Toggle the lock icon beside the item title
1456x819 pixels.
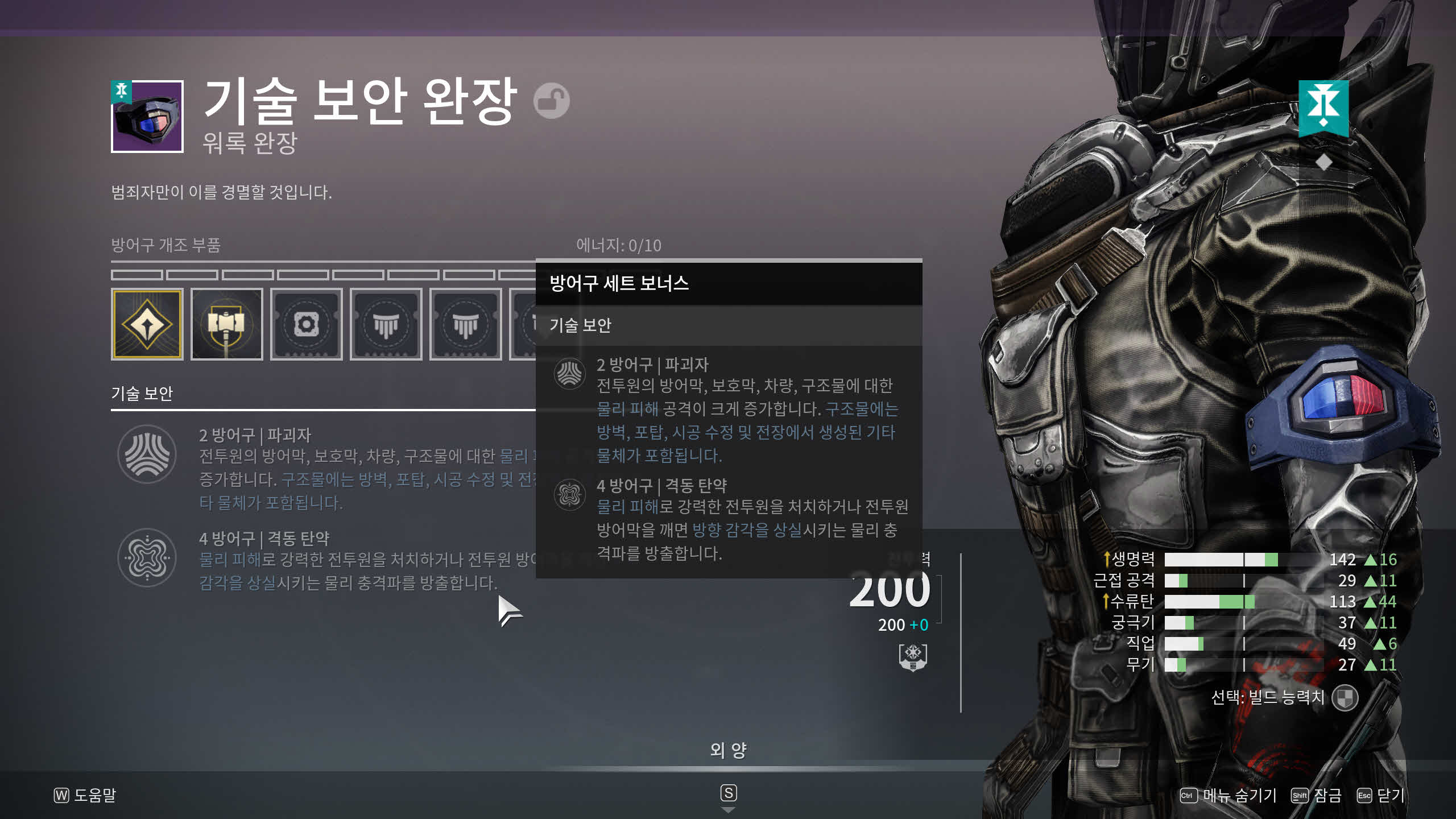(x=551, y=101)
